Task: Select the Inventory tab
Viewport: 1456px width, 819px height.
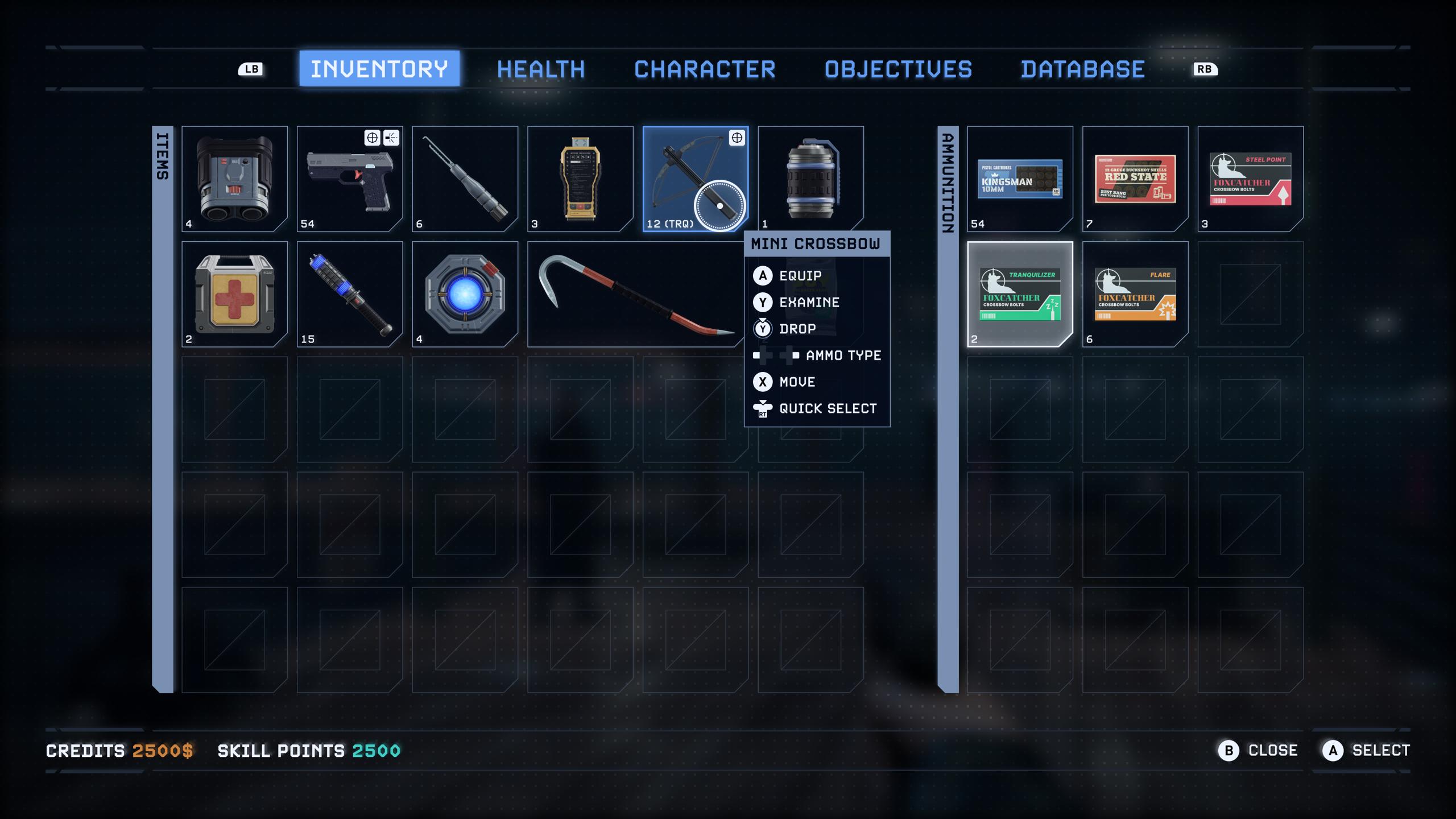Action: [379, 69]
